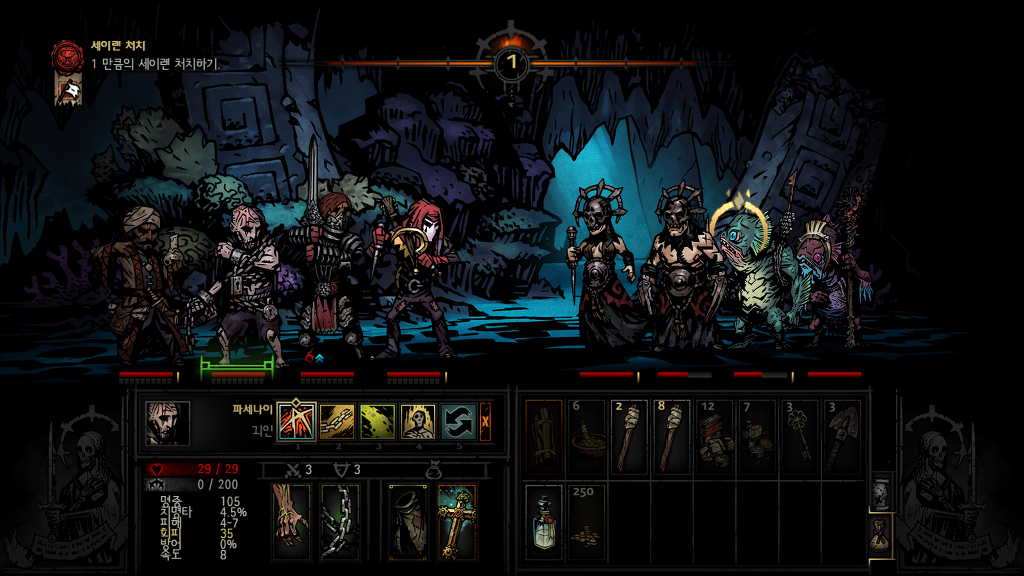The image size is (1024, 576).
Task: Select the iron chain trinket
Action: [x=340, y=521]
